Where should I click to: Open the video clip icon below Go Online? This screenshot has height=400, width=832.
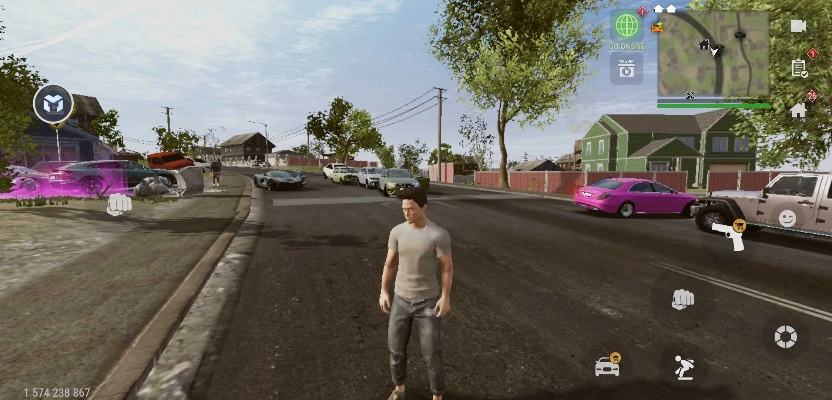pyautogui.click(x=627, y=68)
